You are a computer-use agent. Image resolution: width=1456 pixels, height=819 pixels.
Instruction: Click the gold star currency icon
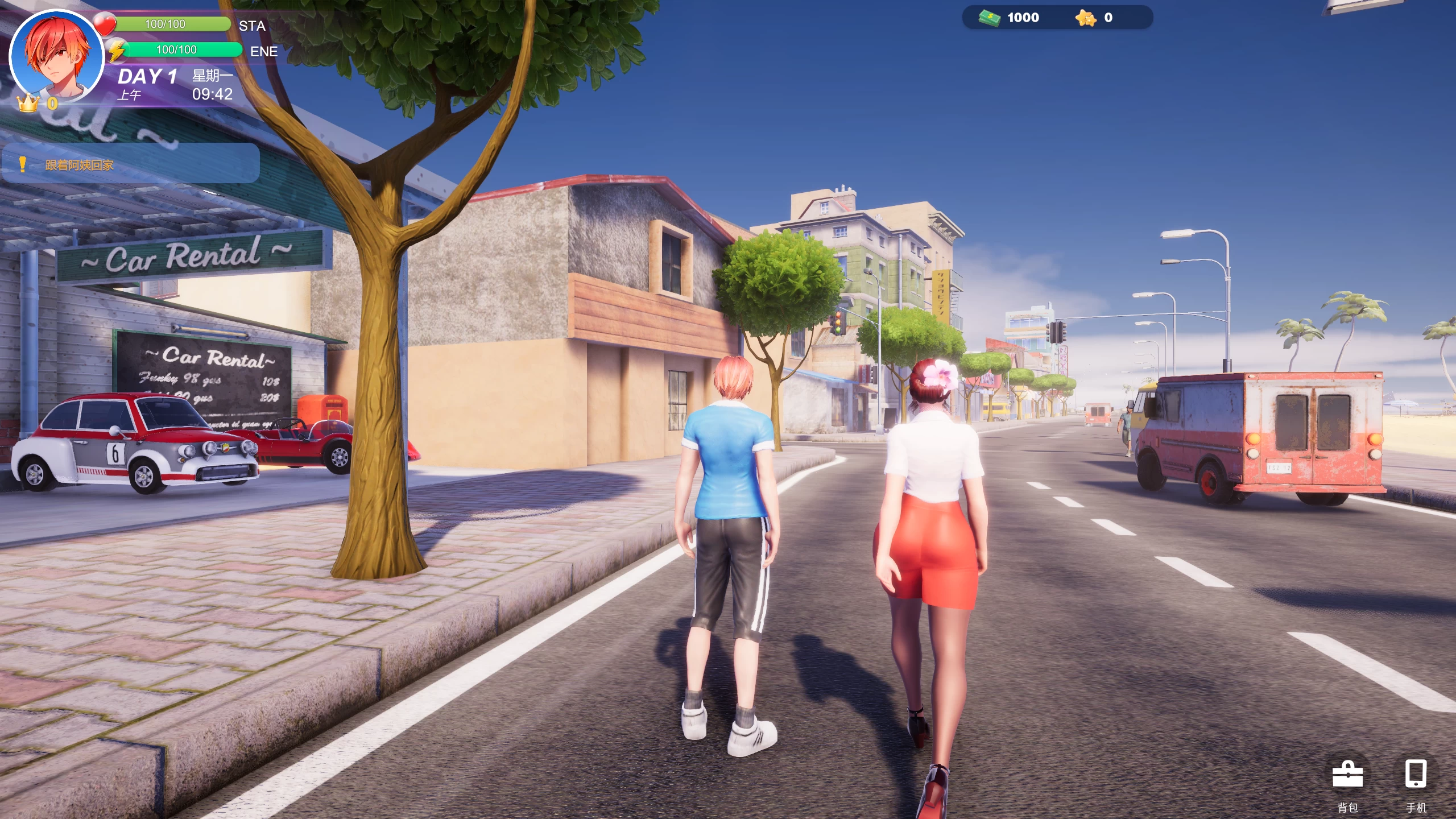(1086, 18)
